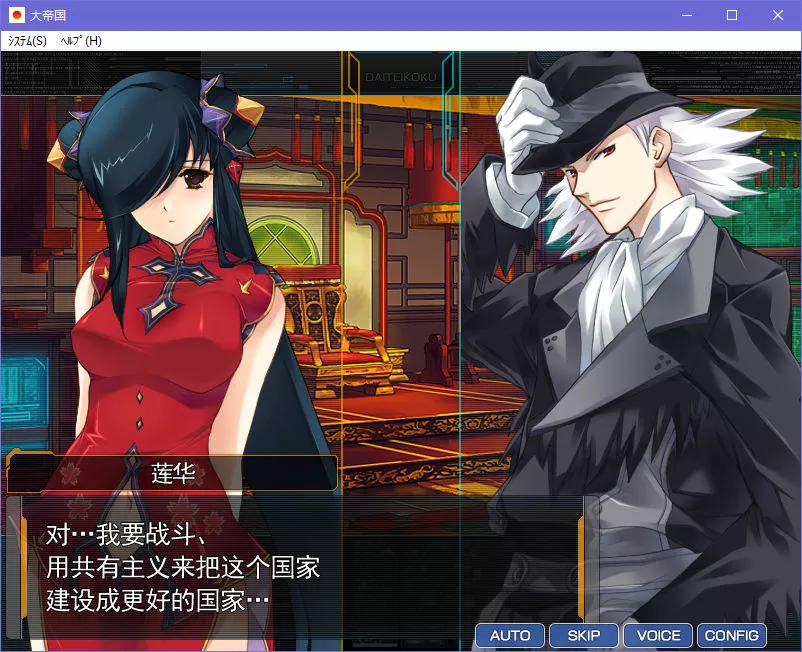Minimize the game window

click(686, 16)
